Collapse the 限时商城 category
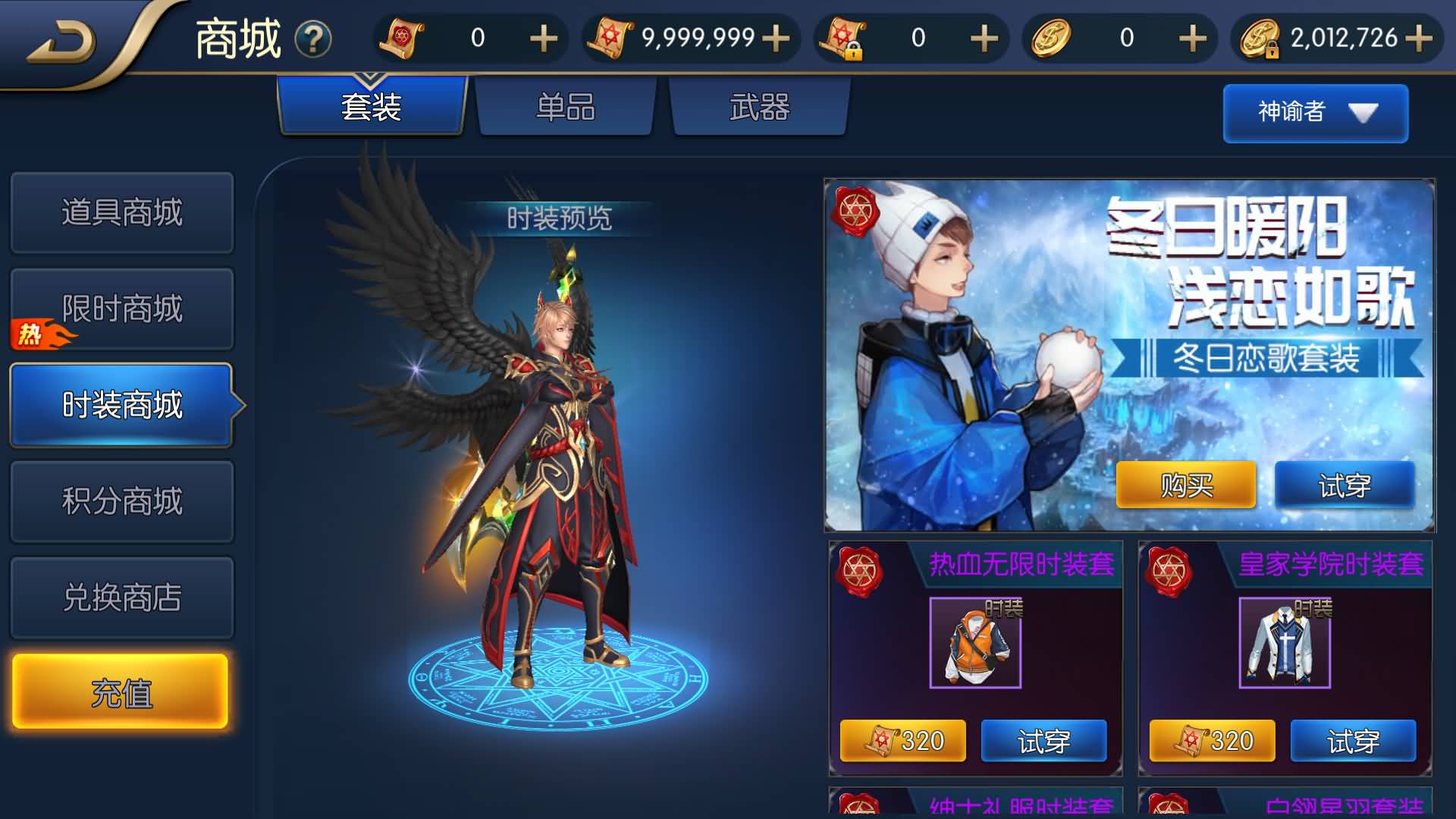This screenshot has width=1456, height=819. pos(121,309)
